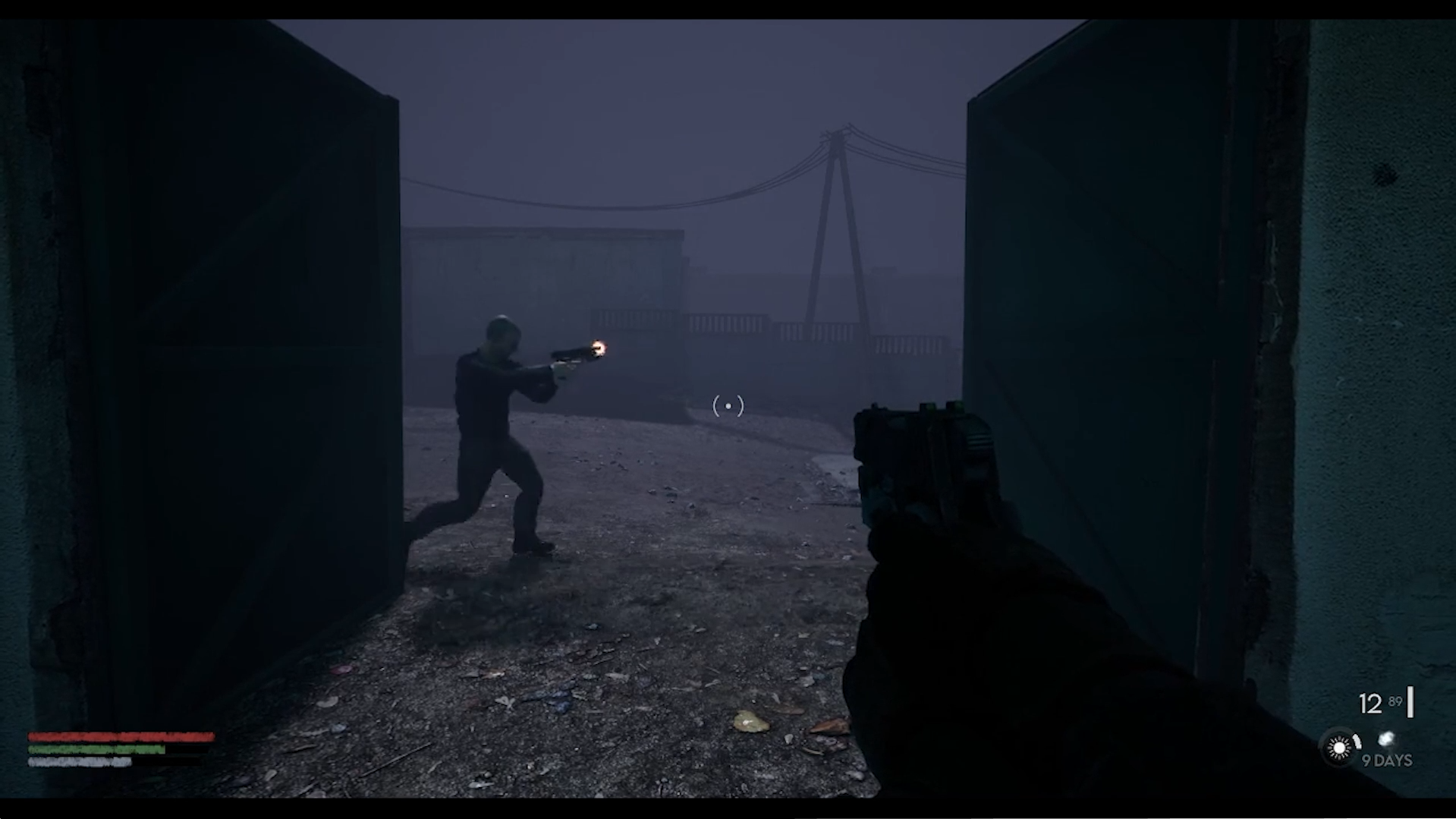1456x819 pixels.
Task: Click the vertical magazine indicator icon
Action: [x=1412, y=702]
